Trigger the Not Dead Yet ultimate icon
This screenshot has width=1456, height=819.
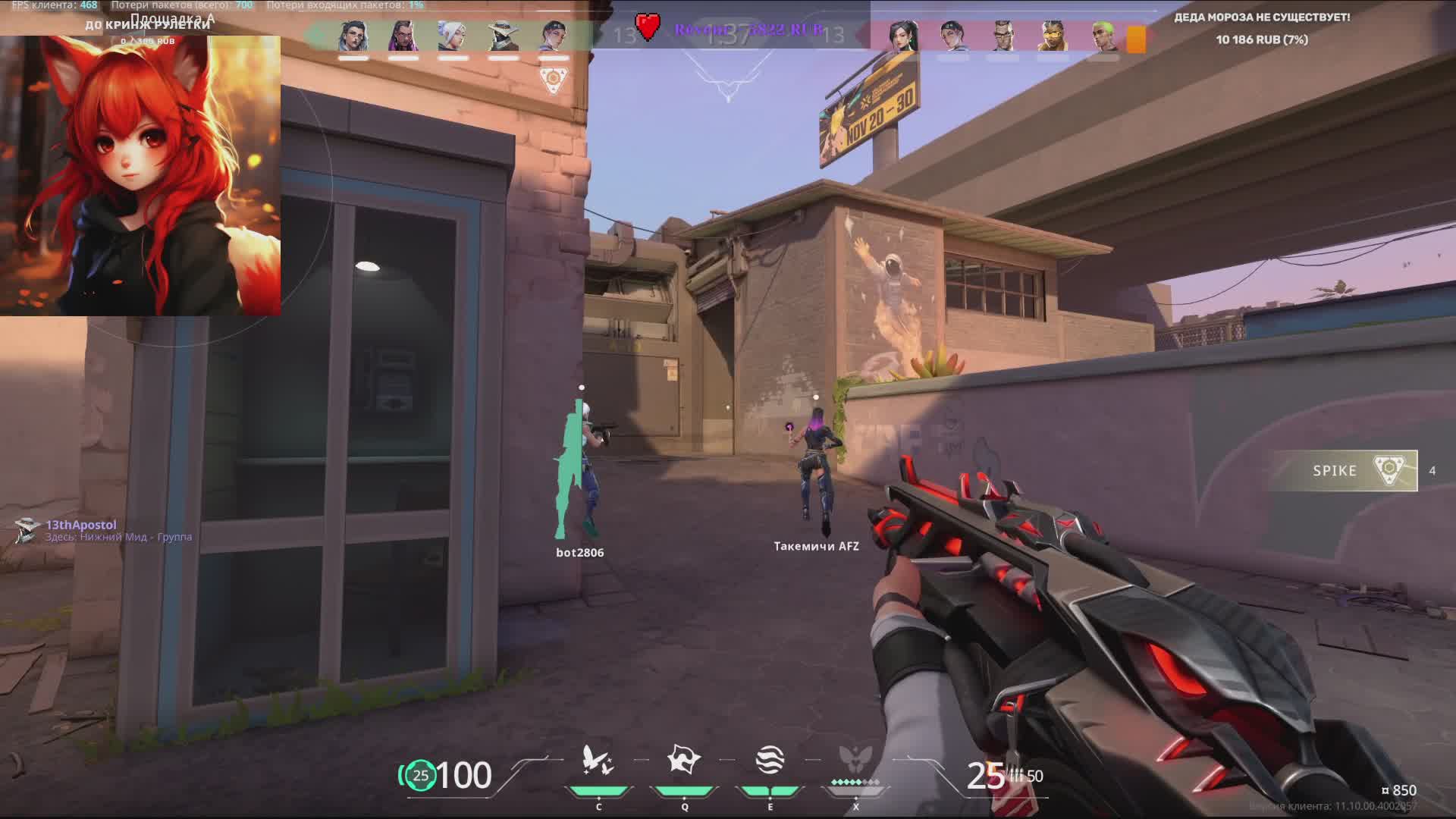(x=855, y=761)
